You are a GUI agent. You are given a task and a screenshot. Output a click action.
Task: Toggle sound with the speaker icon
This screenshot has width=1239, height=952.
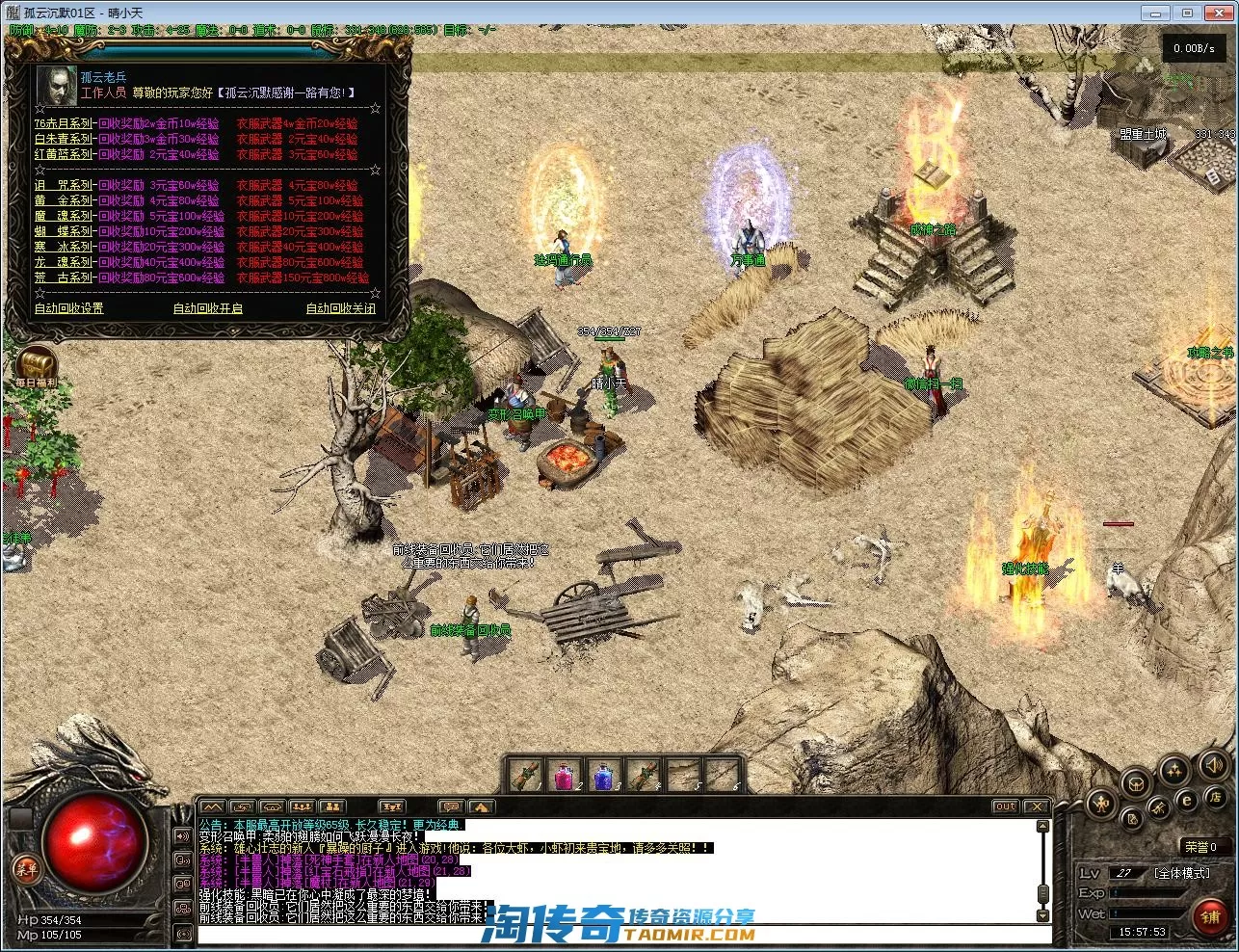tap(1211, 766)
